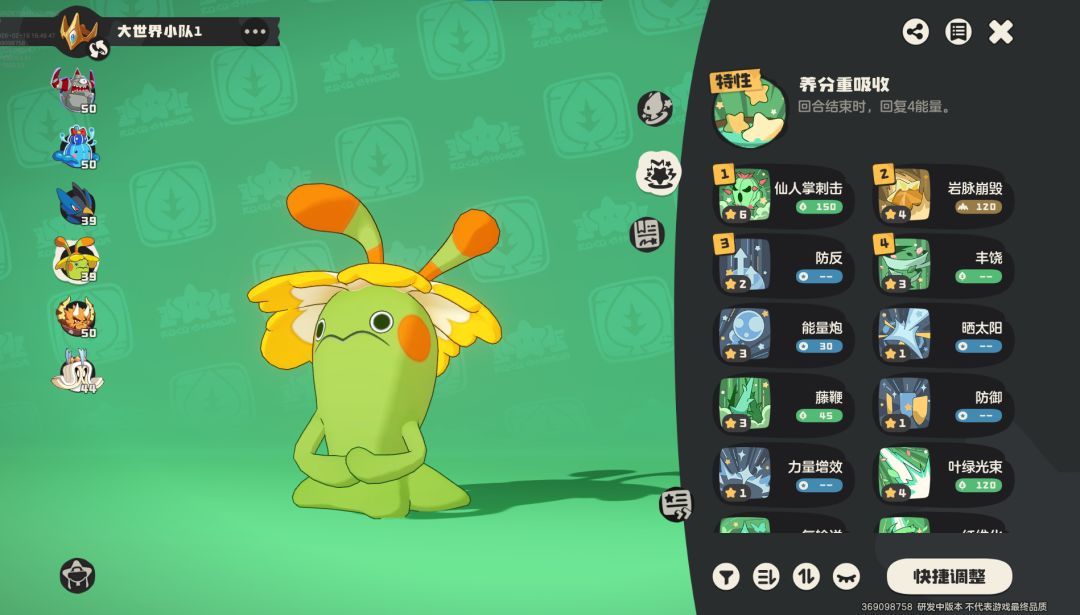Close the skill panel with the X
The height and width of the screenshot is (615, 1080).
click(1001, 32)
